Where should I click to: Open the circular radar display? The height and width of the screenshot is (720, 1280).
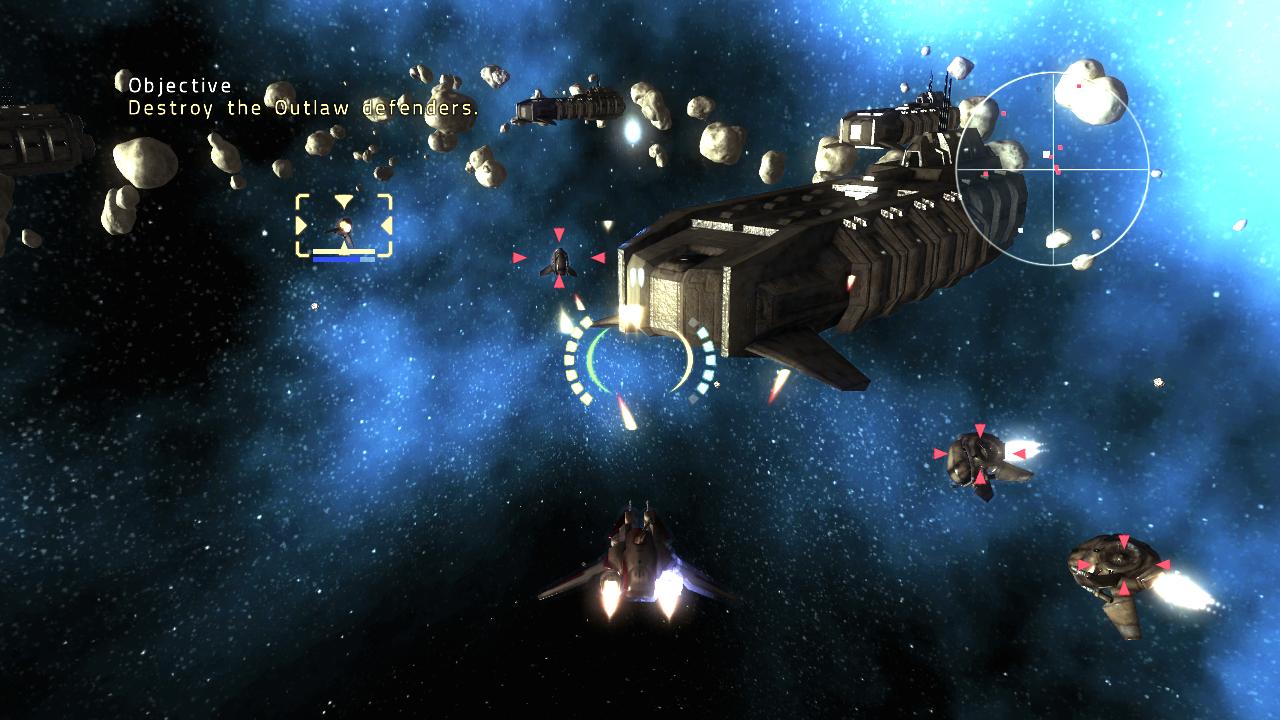tap(1052, 169)
